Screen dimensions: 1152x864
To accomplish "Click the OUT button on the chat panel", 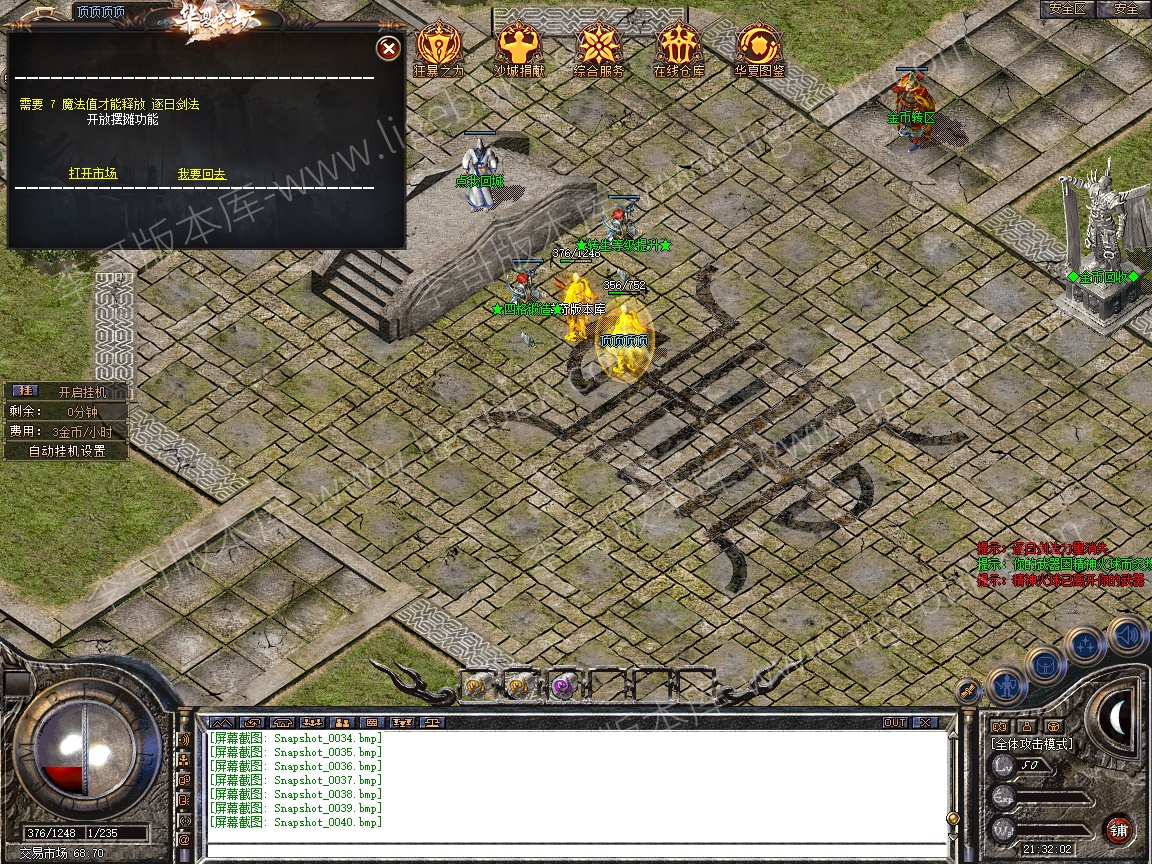I will (894, 722).
